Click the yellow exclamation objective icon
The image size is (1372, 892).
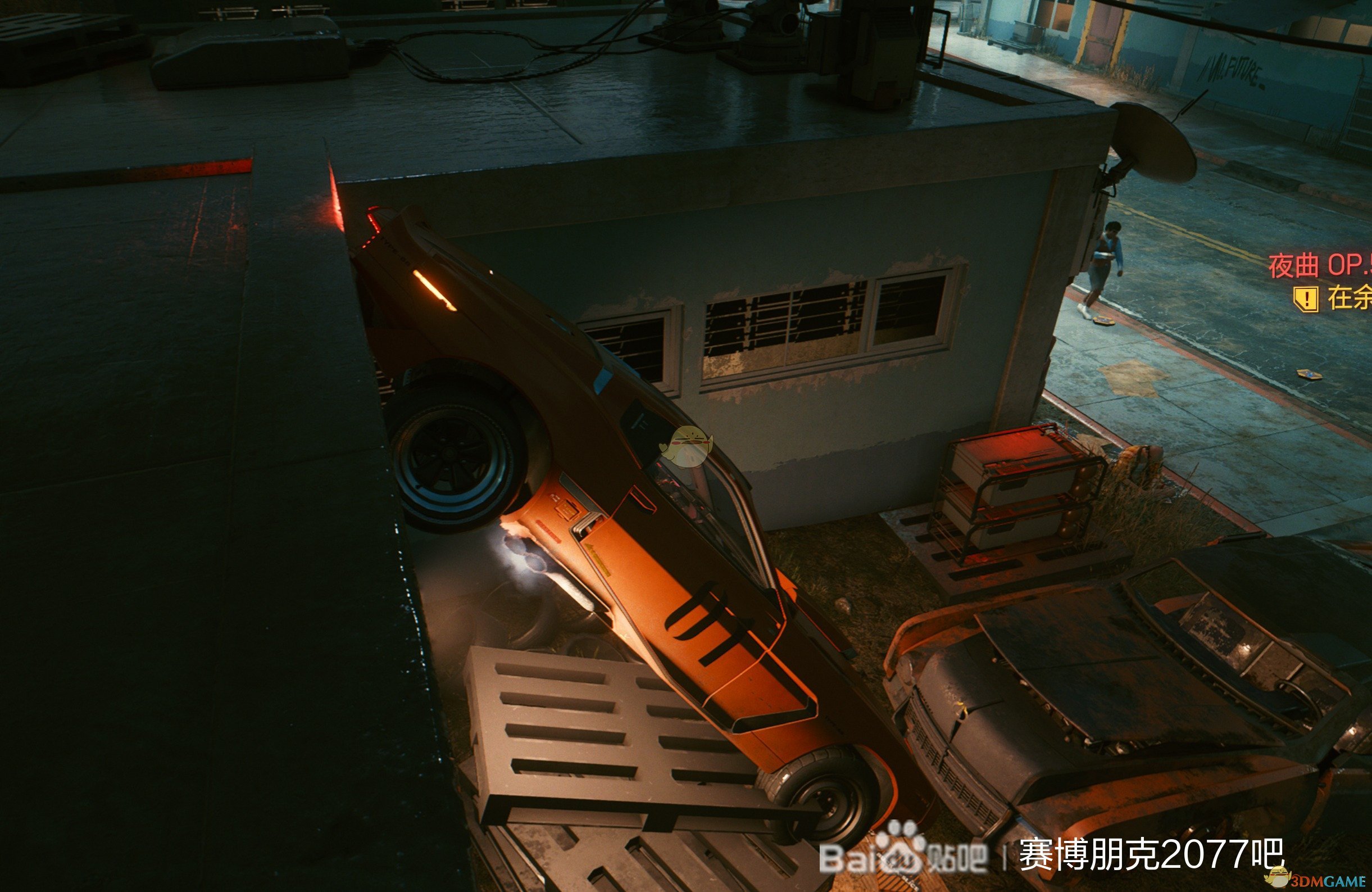pyautogui.click(x=1306, y=298)
